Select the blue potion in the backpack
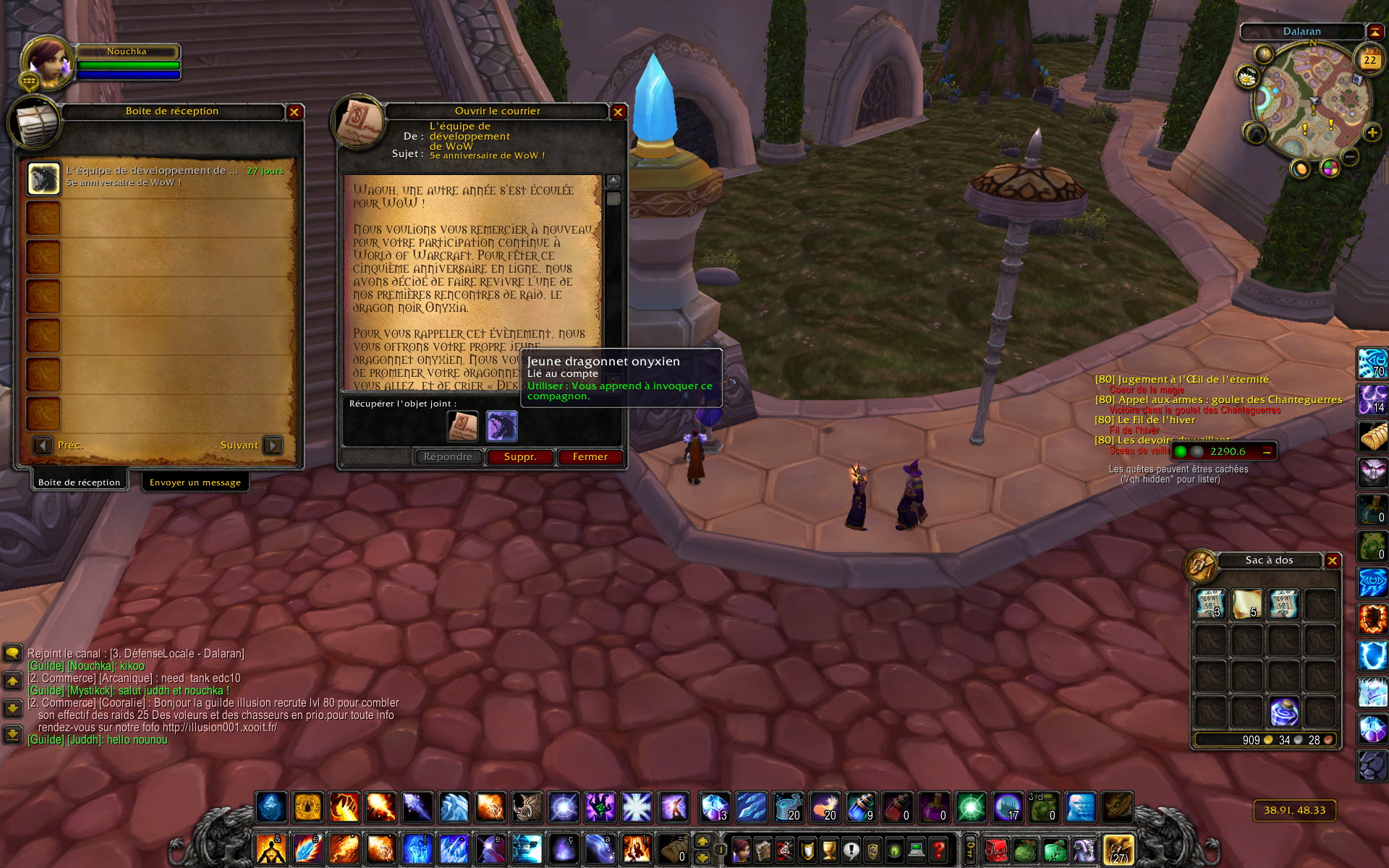The height and width of the screenshot is (868, 1389). [1284, 712]
